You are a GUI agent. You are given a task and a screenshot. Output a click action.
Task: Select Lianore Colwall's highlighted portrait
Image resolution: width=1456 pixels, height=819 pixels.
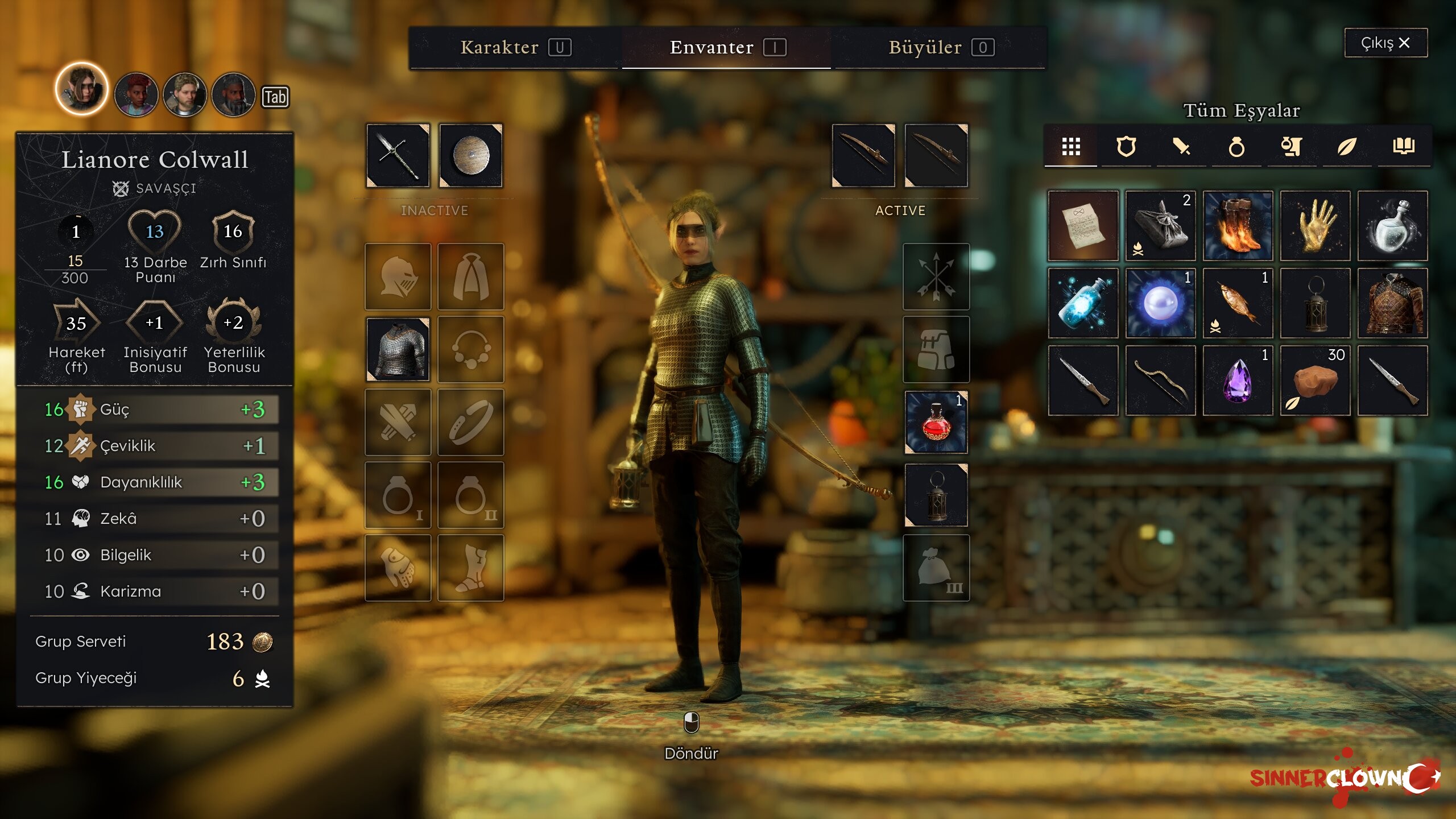coord(82,90)
